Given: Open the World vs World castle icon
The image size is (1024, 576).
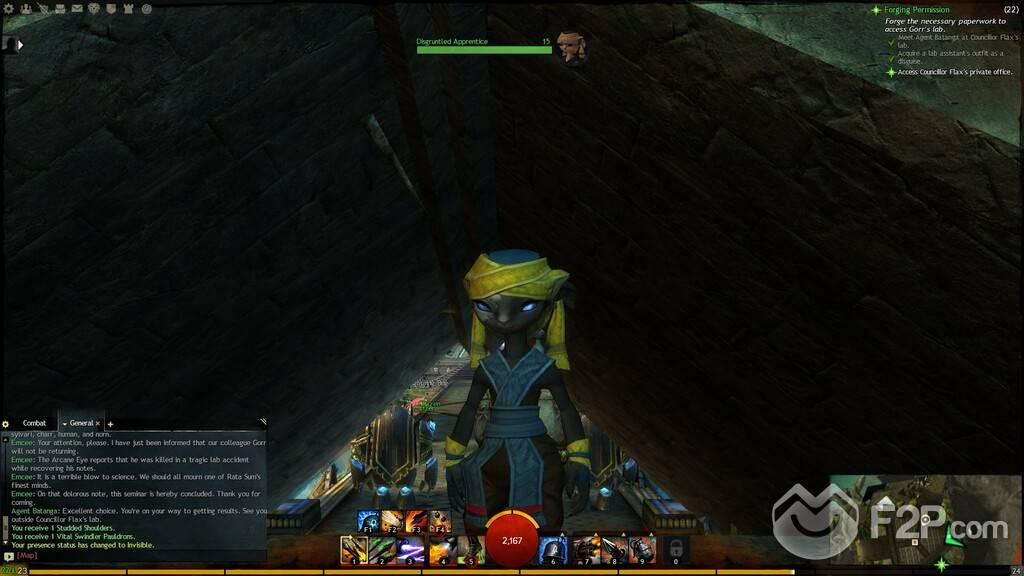Looking at the screenshot, I should [128, 9].
